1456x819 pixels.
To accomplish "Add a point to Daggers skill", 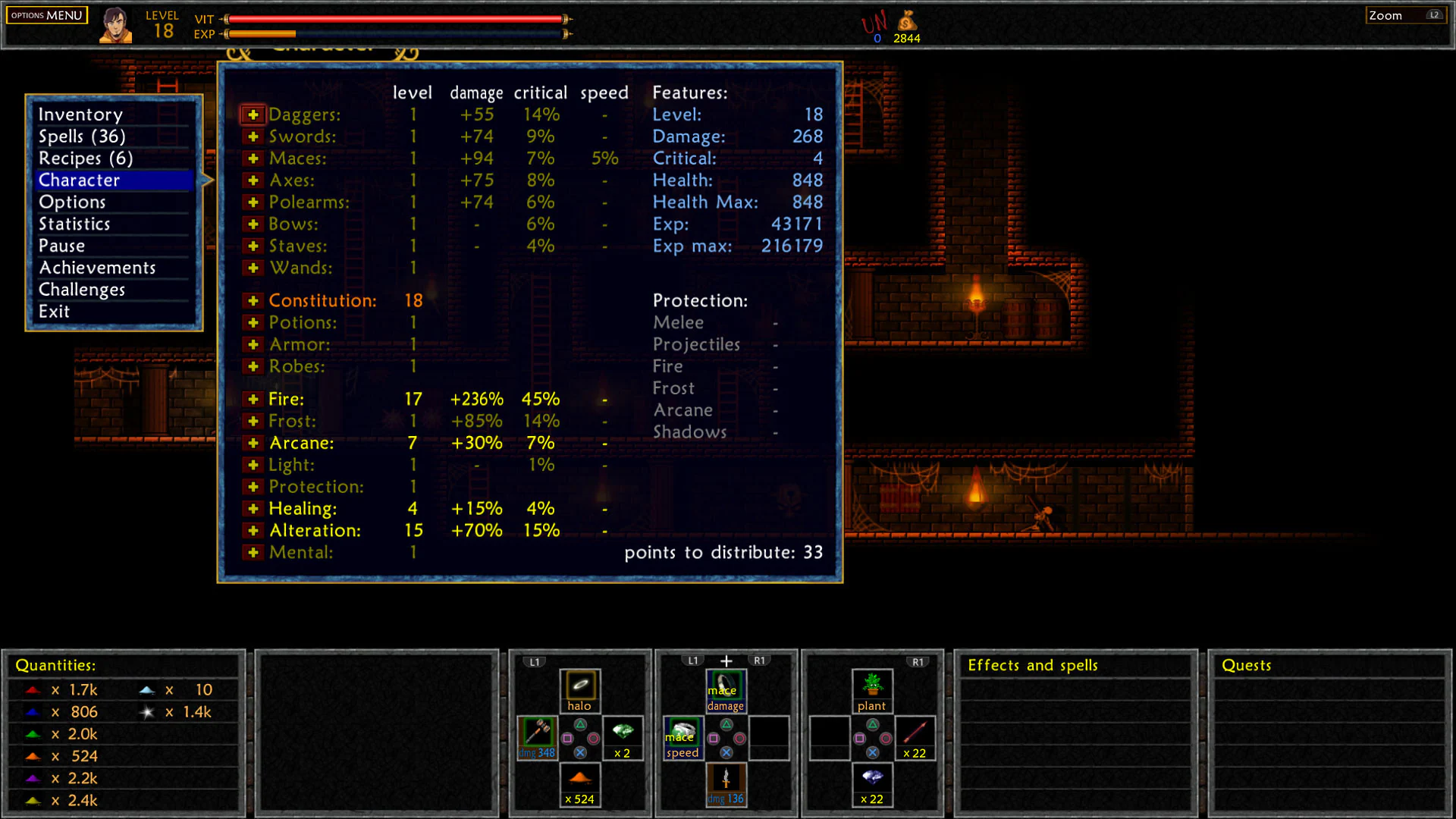I will click(x=253, y=115).
